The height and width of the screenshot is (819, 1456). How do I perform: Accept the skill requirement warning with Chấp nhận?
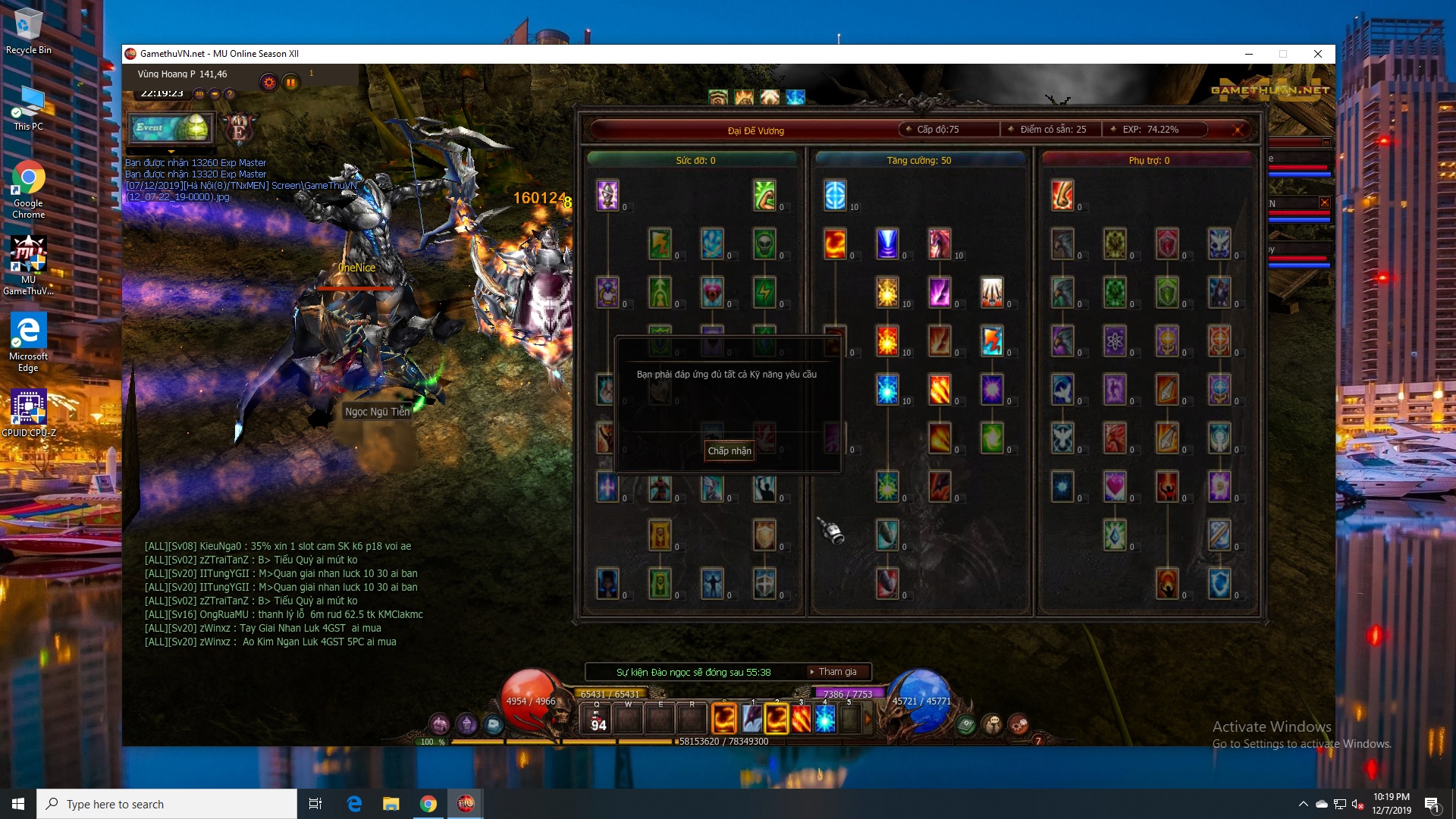729,451
